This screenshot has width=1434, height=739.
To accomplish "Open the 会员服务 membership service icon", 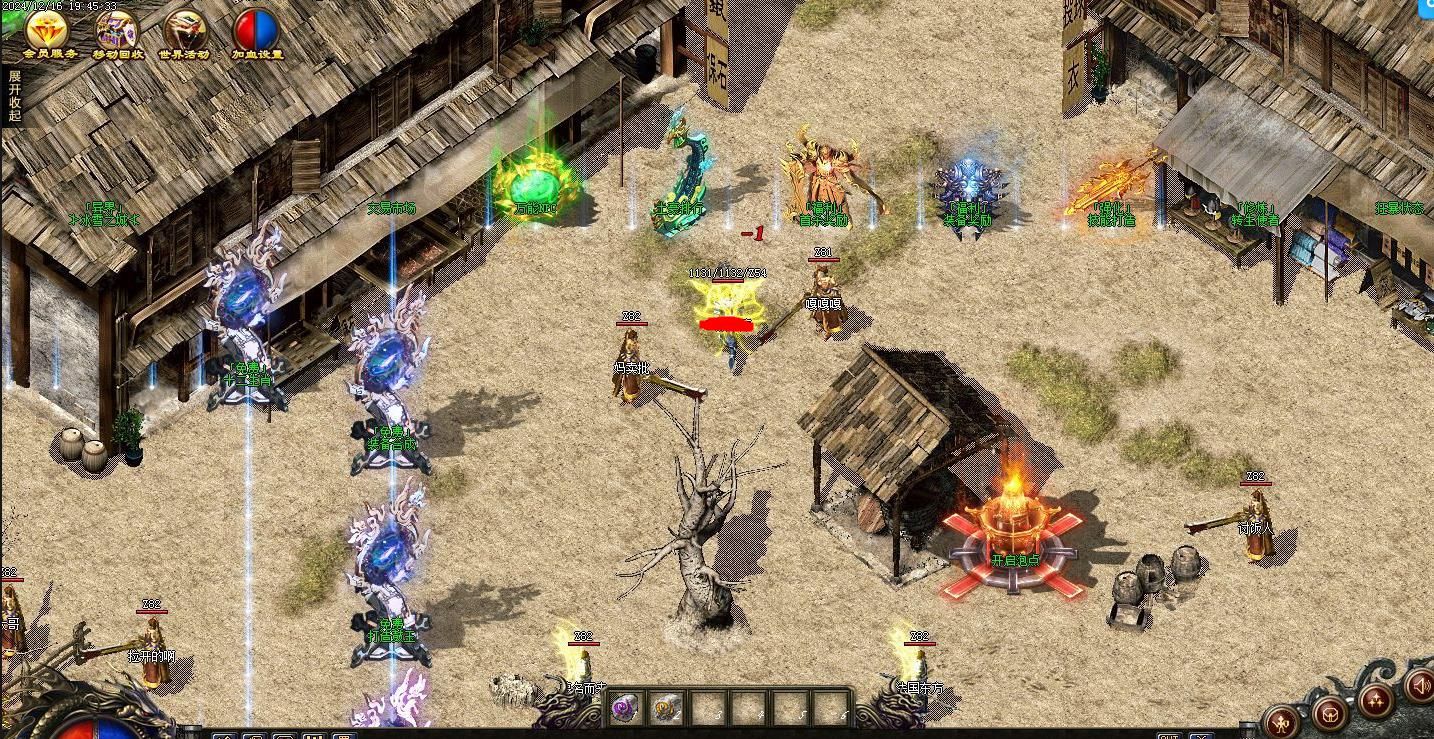I will click(47, 30).
